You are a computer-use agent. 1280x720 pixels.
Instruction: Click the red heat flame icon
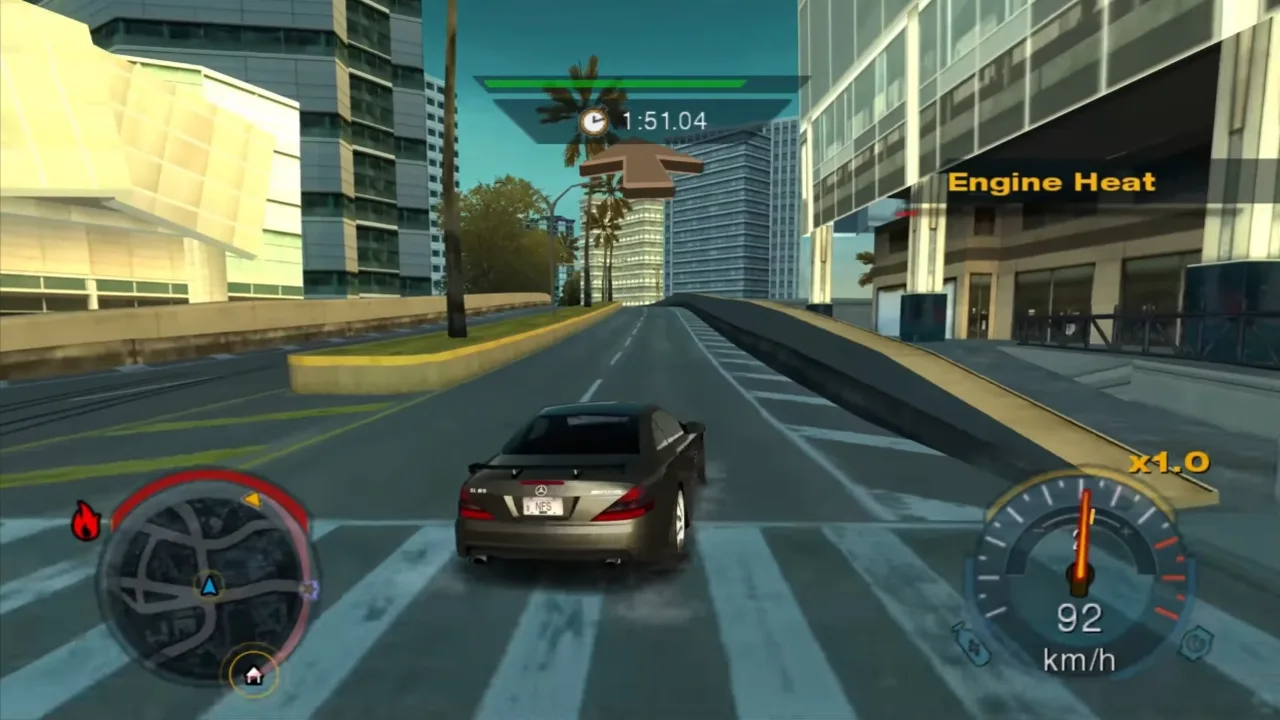click(x=85, y=520)
